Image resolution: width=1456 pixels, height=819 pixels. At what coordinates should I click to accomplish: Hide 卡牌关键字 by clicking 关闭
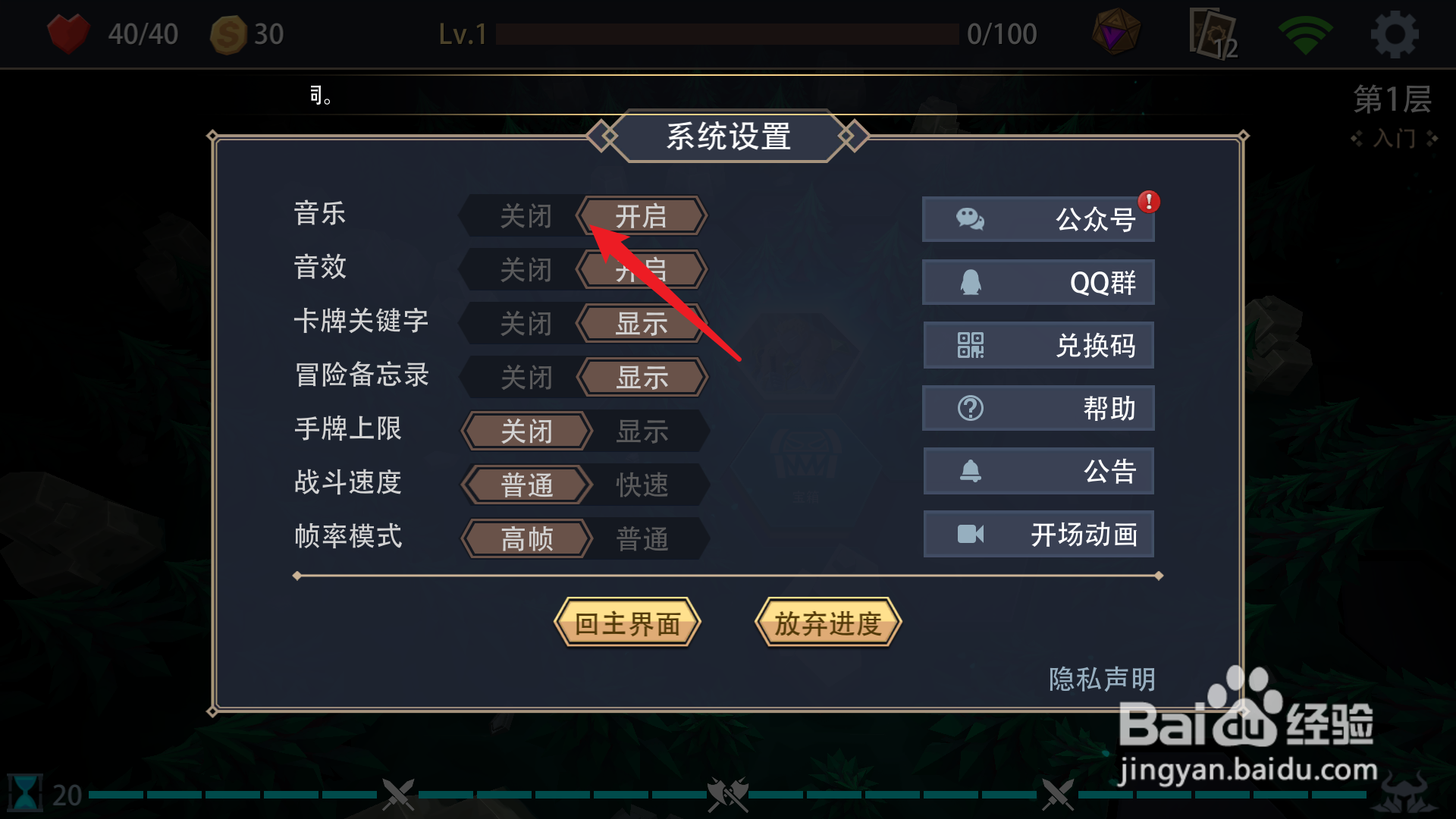pos(526,323)
